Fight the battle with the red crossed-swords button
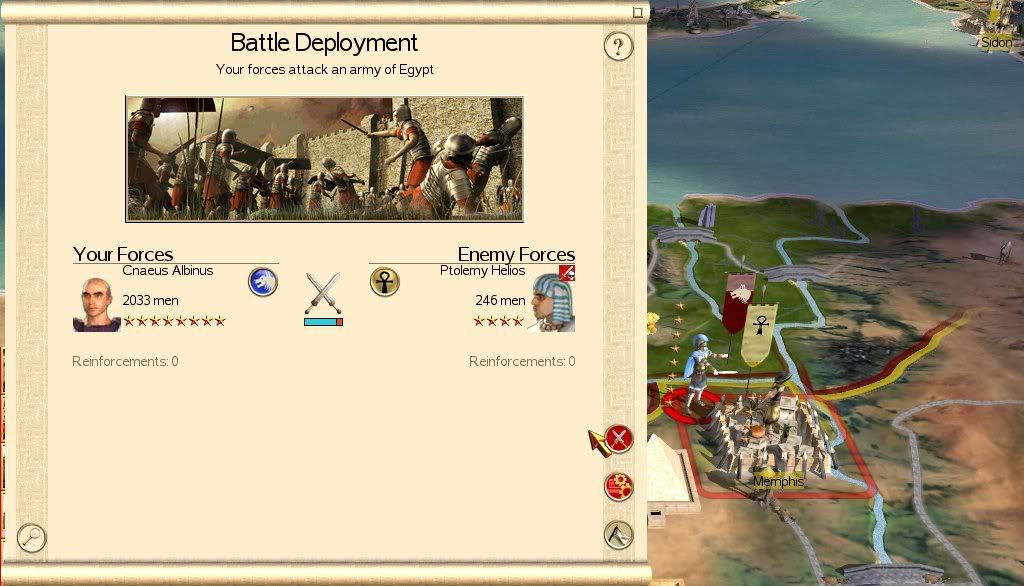Image resolution: width=1024 pixels, height=586 pixels. click(x=619, y=438)
